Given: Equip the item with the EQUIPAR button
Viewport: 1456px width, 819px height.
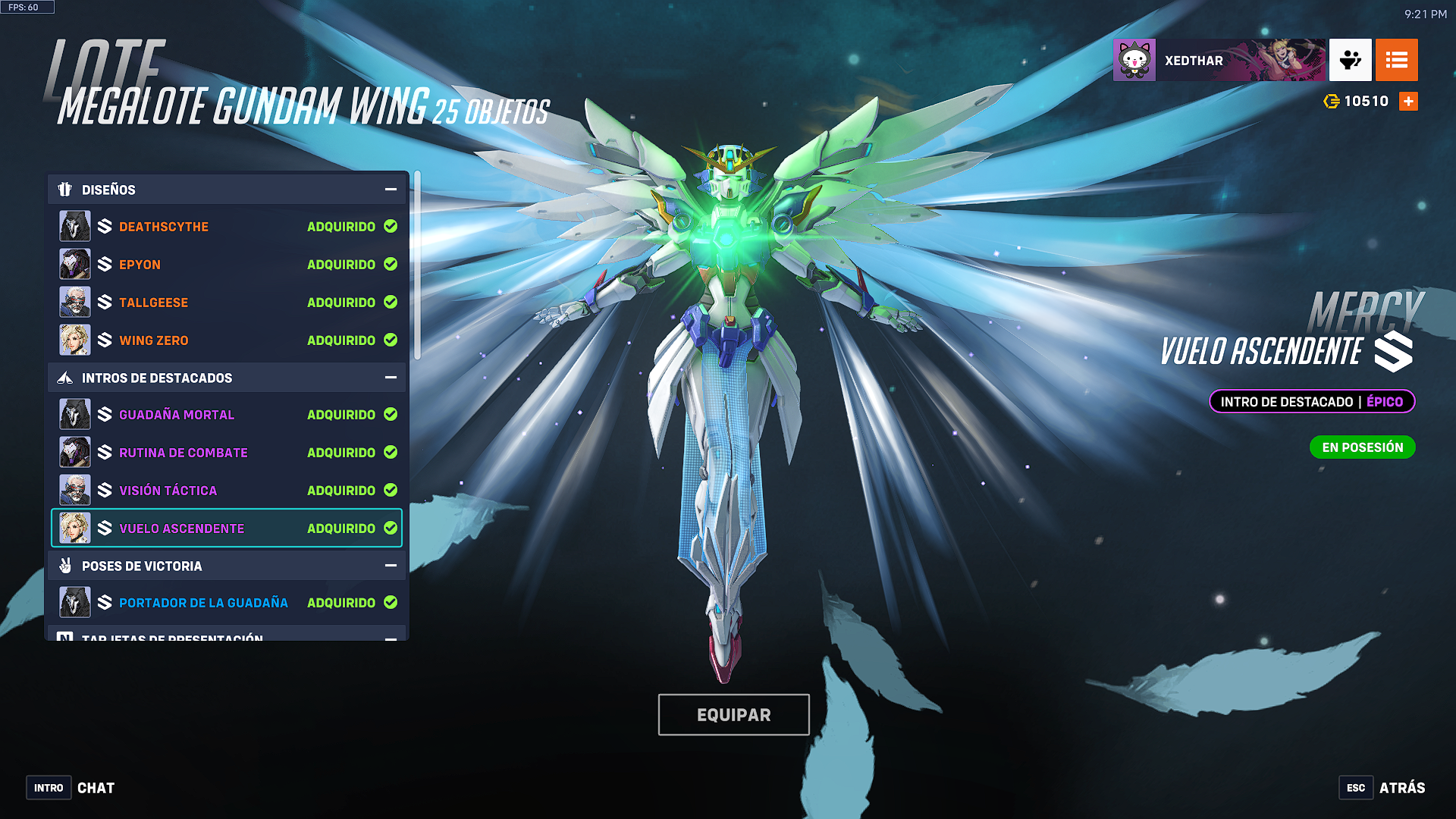Looking at the screenshot, I should [733, 714].
